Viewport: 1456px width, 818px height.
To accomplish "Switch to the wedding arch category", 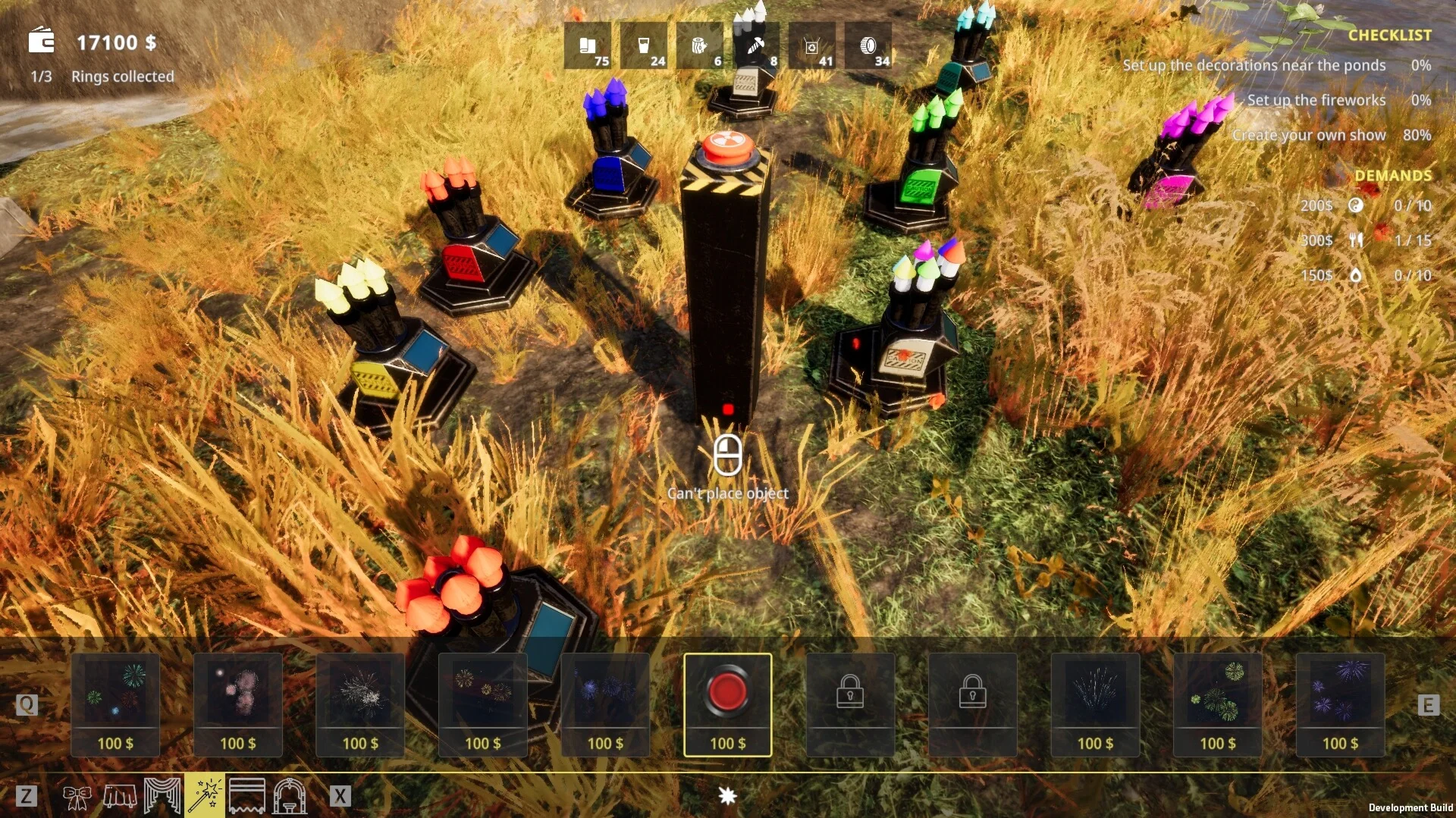I will tap(290, 796).
